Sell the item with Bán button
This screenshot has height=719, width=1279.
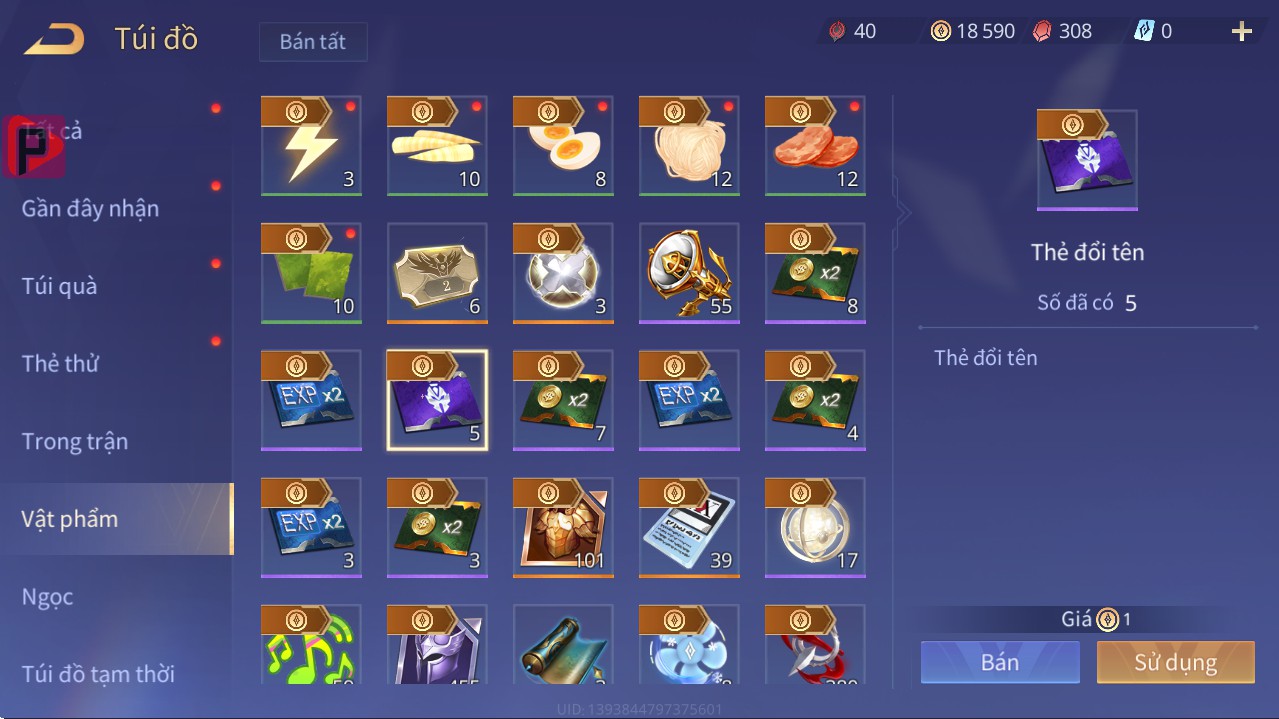(1000, 662)
